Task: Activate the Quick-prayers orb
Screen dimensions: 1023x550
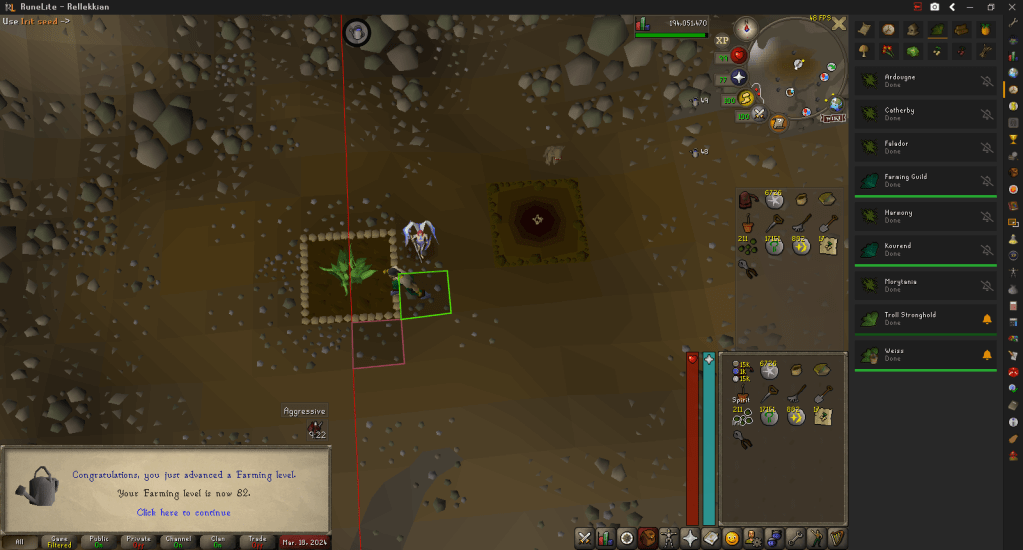Action: pos(738,77)
